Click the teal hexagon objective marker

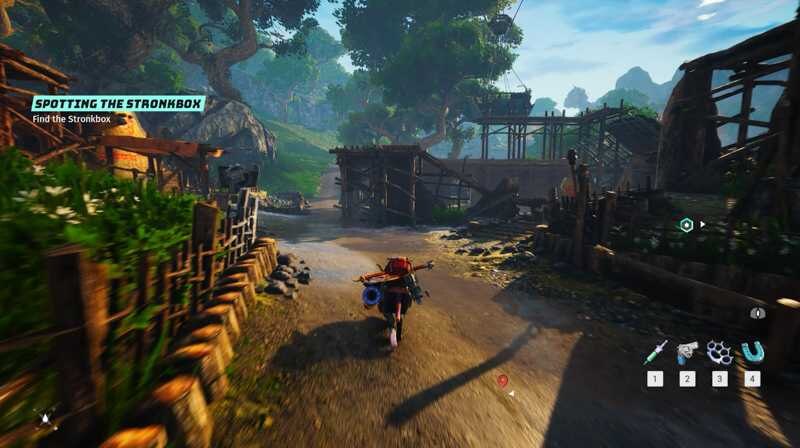[686, 225]
